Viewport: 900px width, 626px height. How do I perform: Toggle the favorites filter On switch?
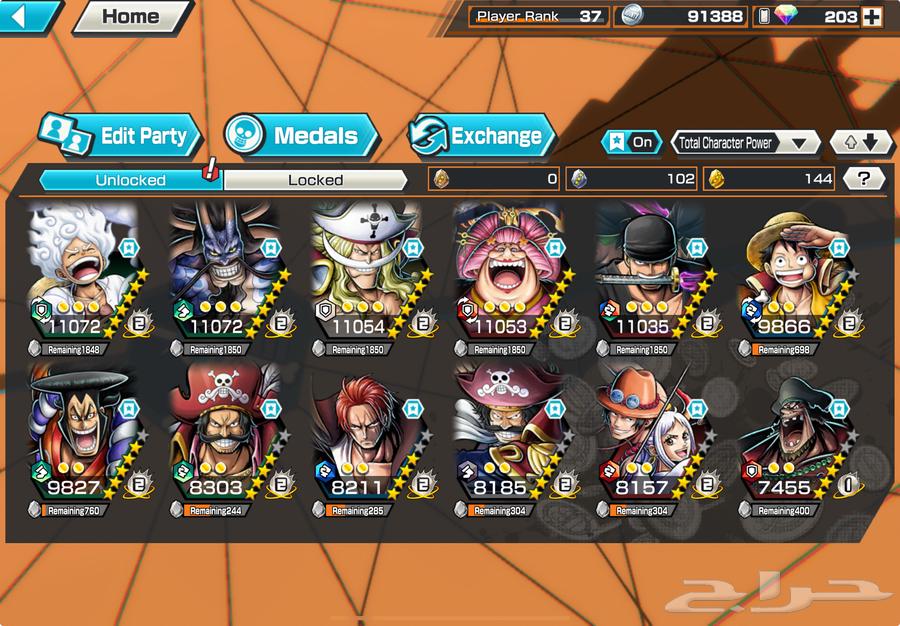(x=632, y=142)
